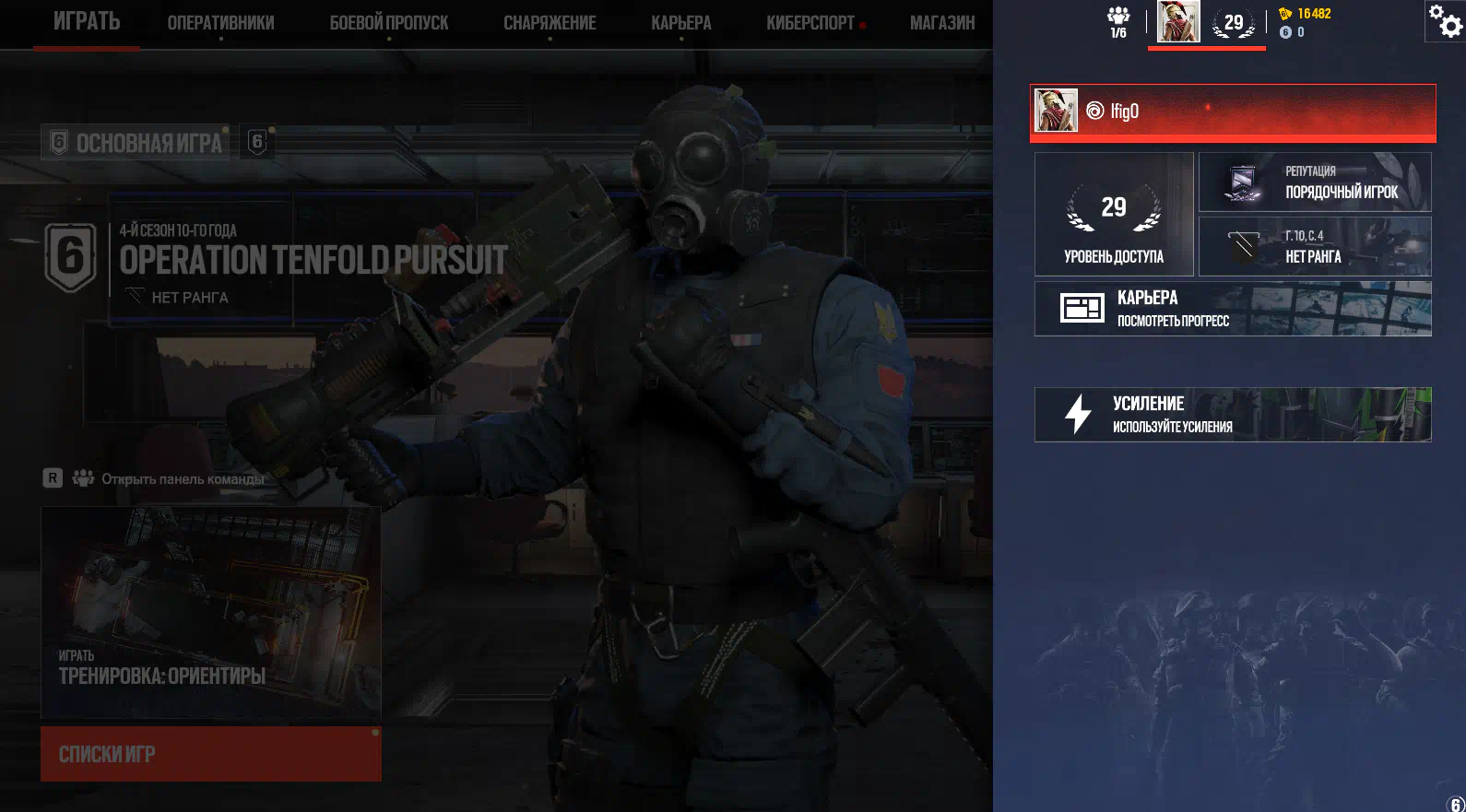Click the renown currency counter
The image size is (1466, 812).
coord(1306,14)
